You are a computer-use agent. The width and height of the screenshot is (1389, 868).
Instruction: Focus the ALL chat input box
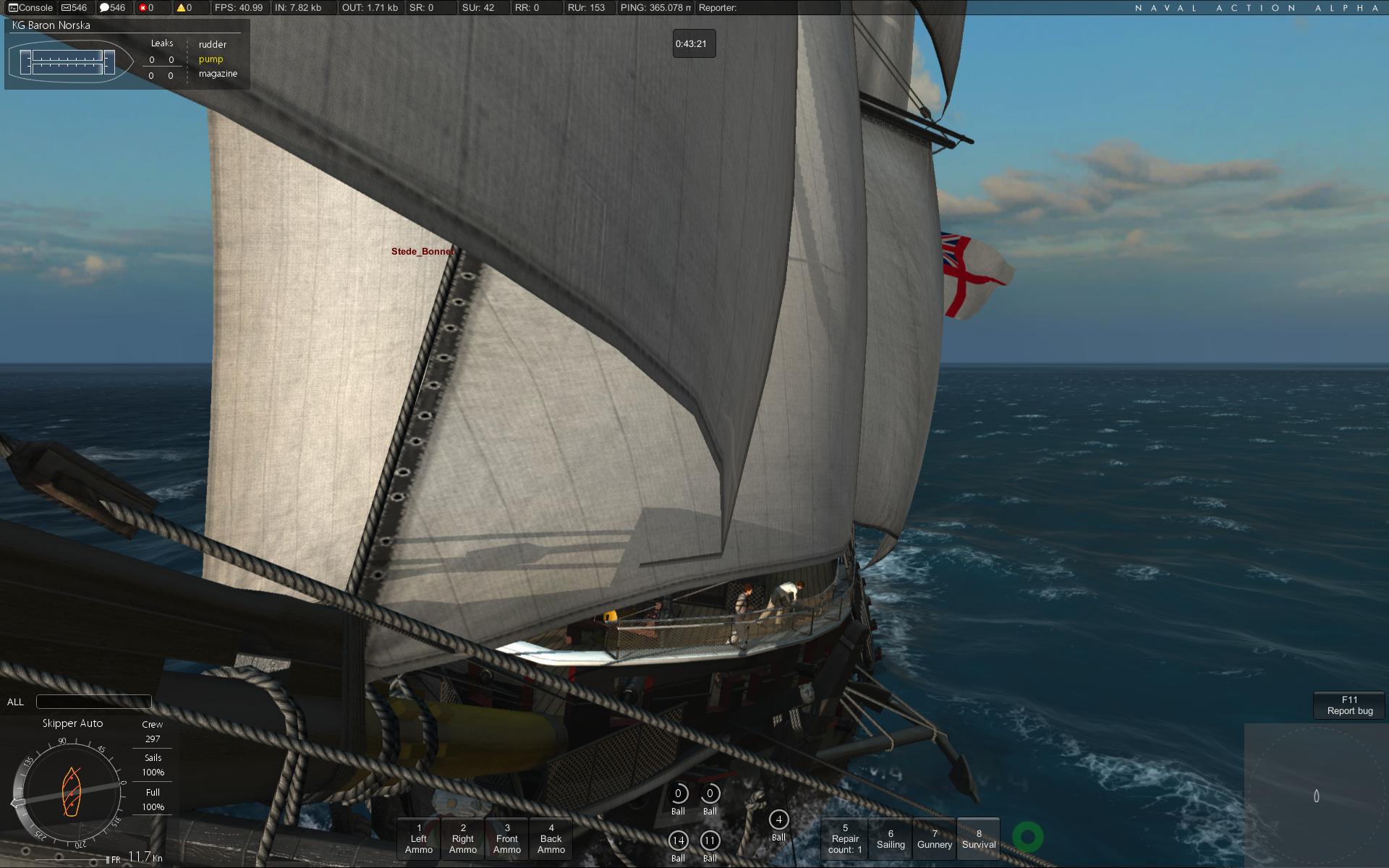[x=94, y=702]
